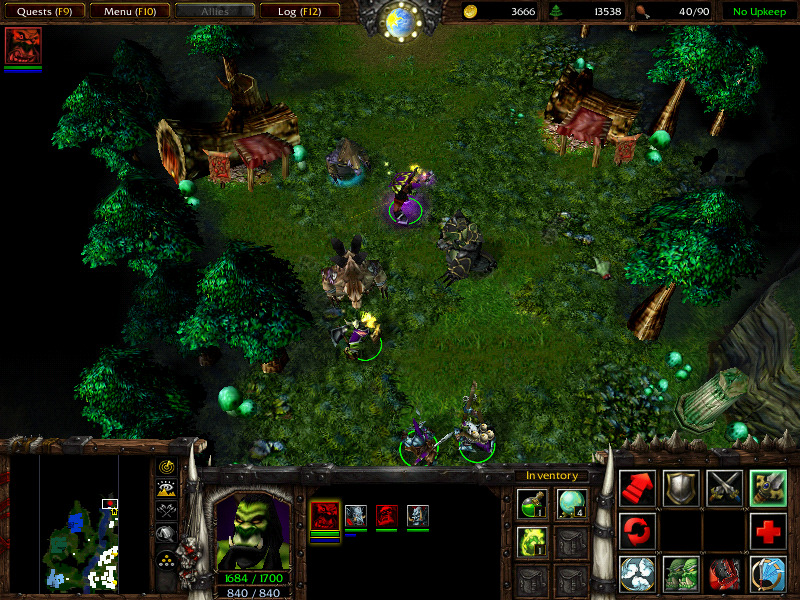800x600 pixels.
Task: Activate the highlighted Attack sword command
Action: [768, 487]
